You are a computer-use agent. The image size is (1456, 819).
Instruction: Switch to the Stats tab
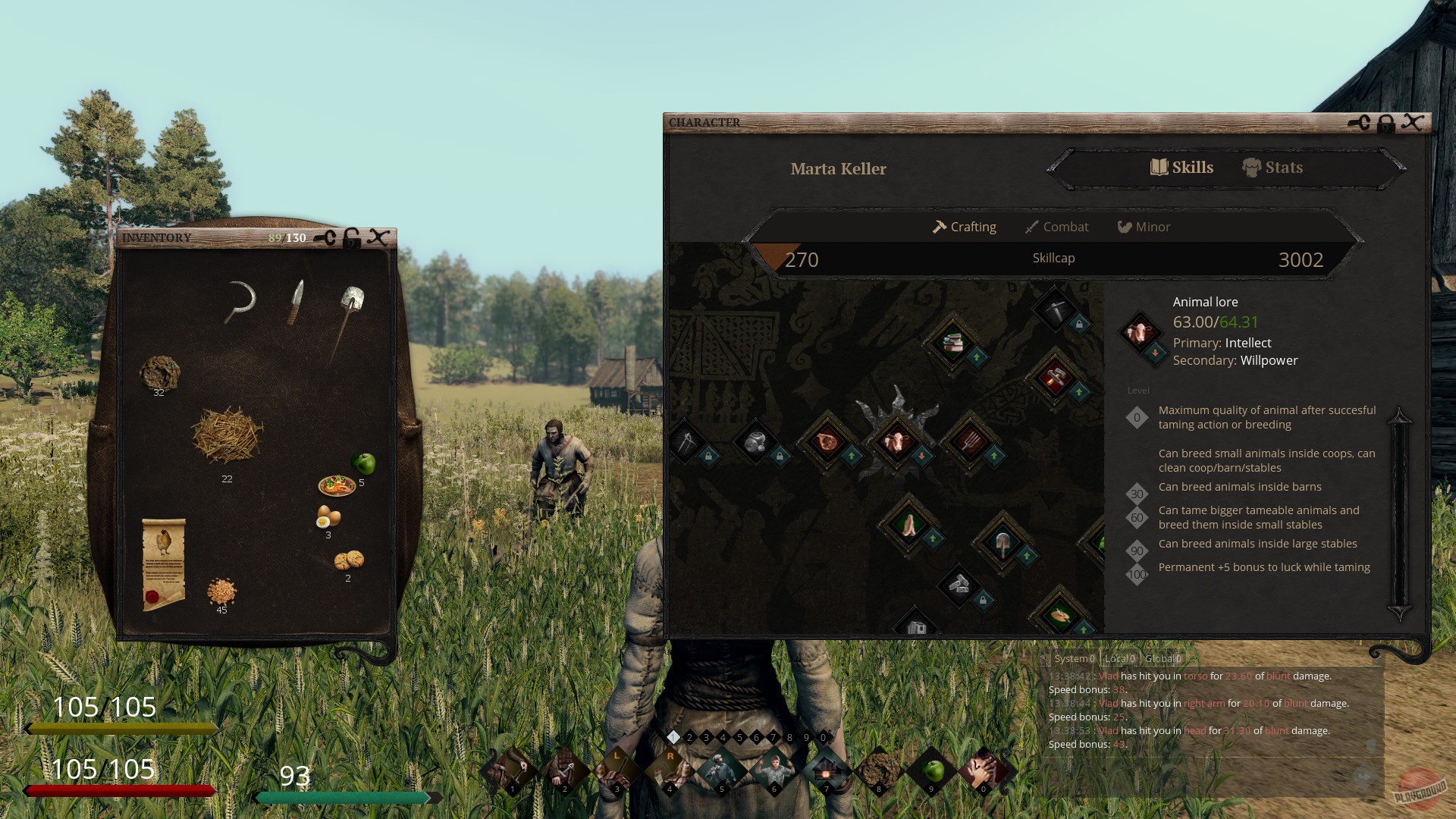[1272, 168]
